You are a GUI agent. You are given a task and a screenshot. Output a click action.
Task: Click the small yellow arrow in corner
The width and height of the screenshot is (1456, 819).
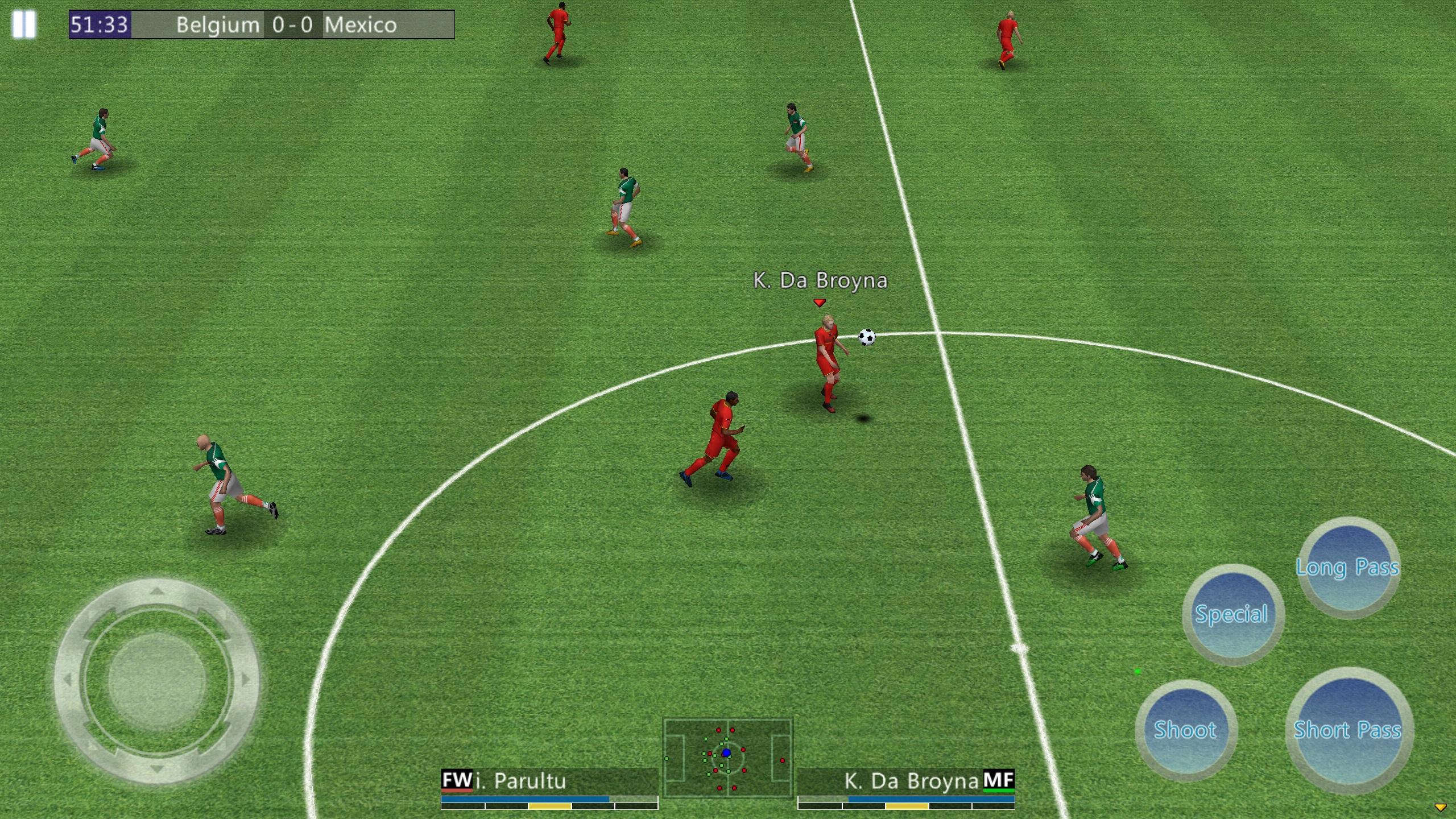[x=1441, y=807]
